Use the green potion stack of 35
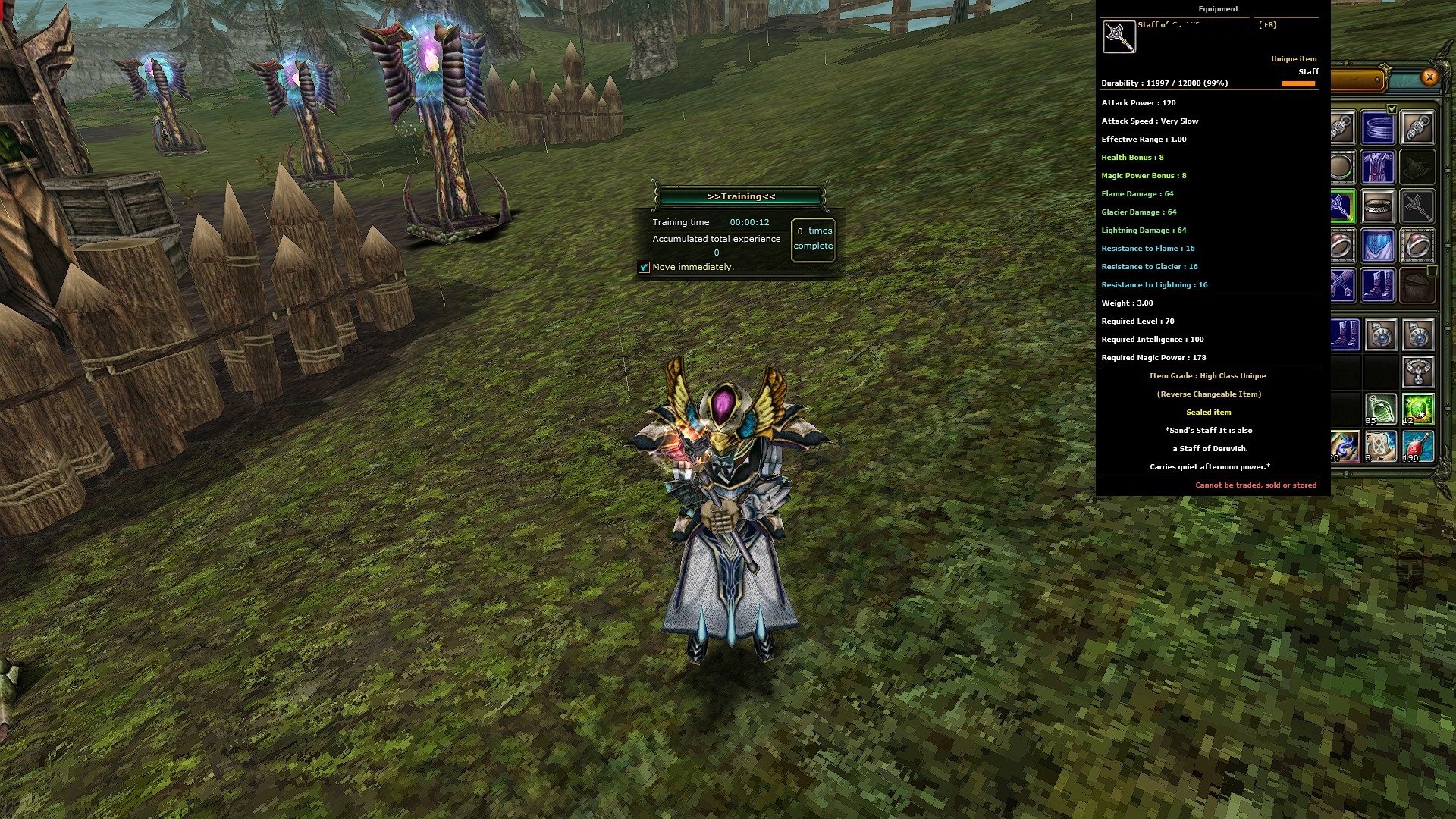 coord(1381,409)
